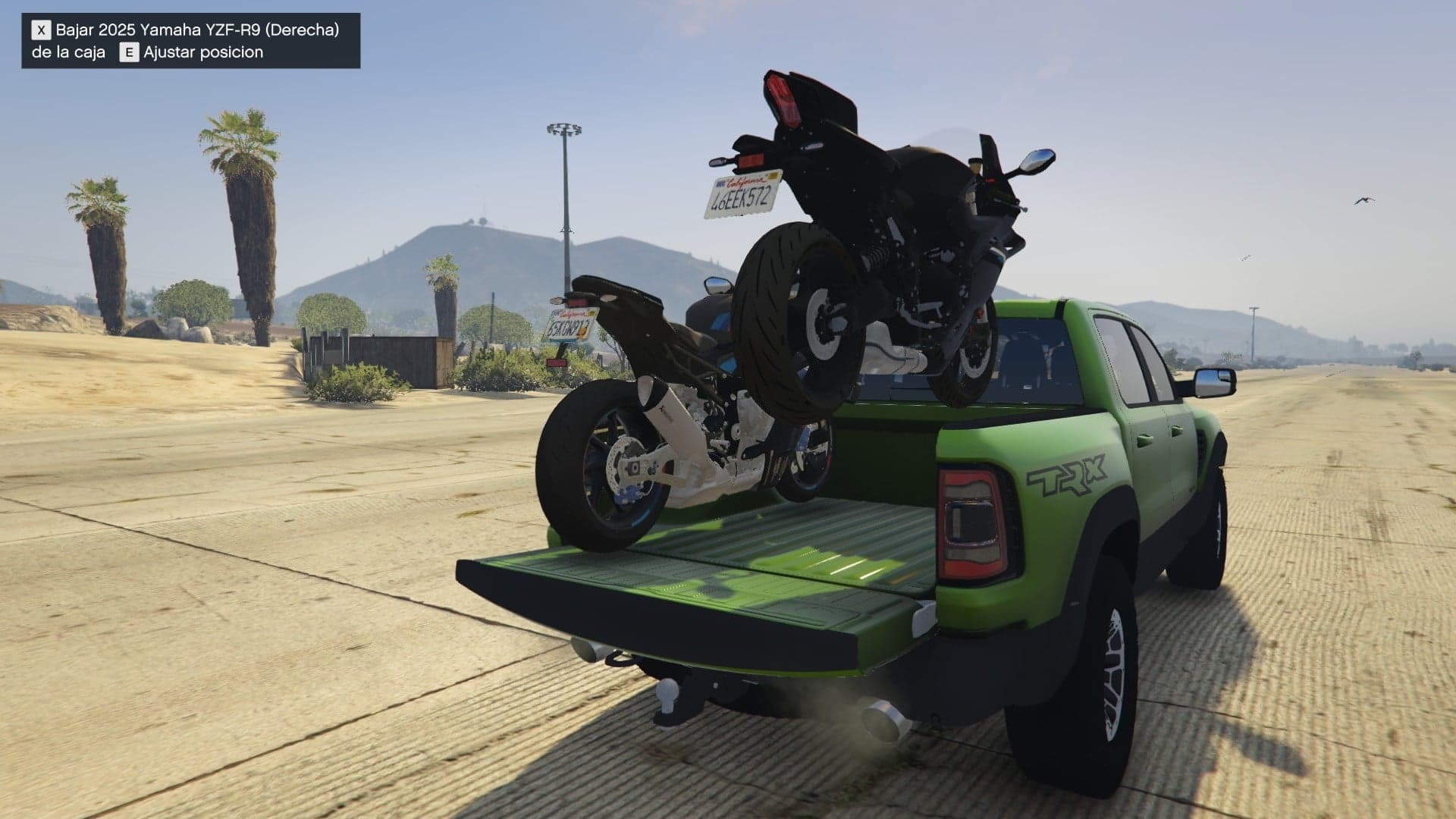The width and height of the screenshot is (1456, 819).
Task: Click the X key prompt icon
Action: point(39,31)
